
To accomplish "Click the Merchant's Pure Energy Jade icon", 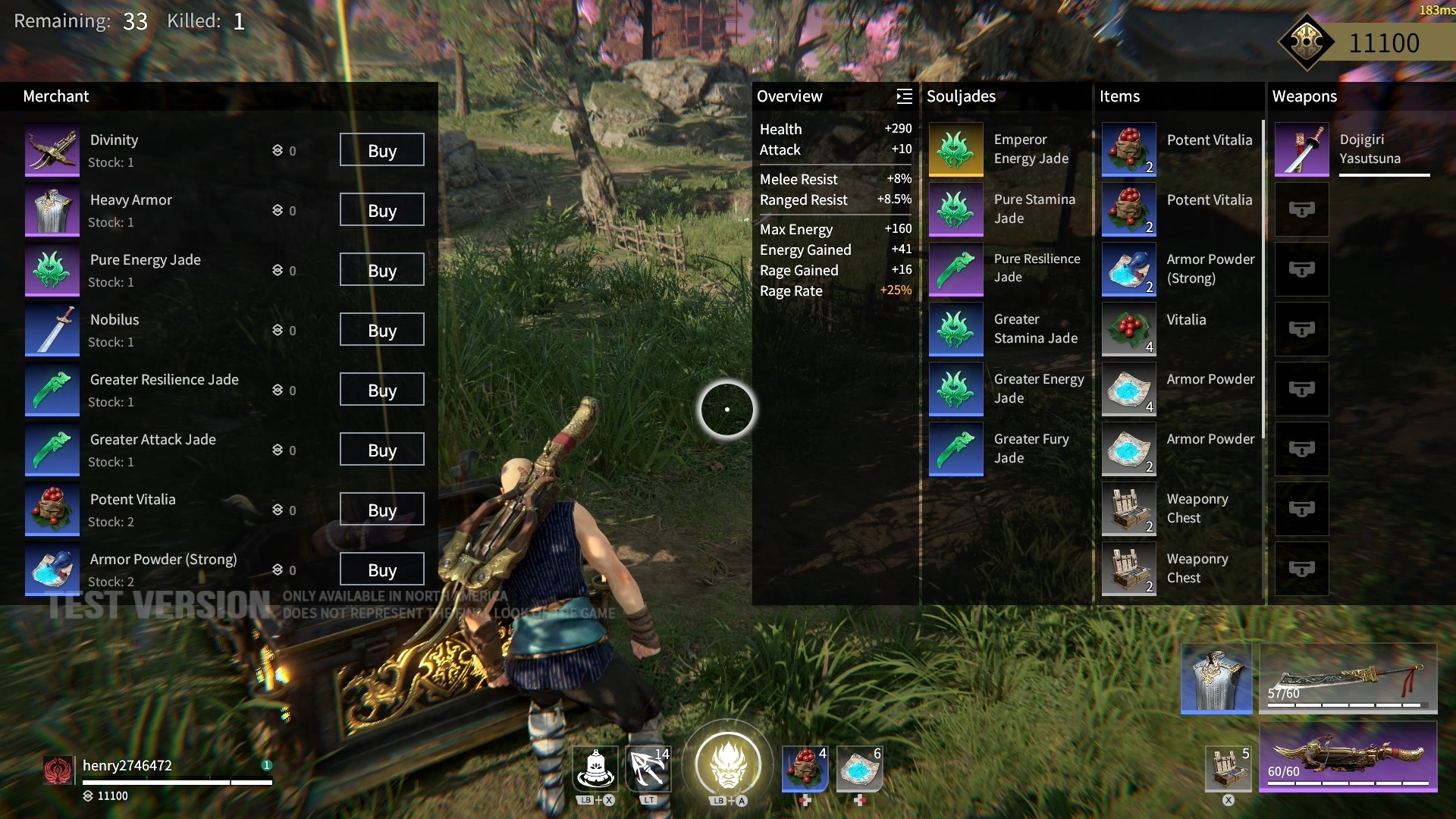I will [x=52, y=270].
